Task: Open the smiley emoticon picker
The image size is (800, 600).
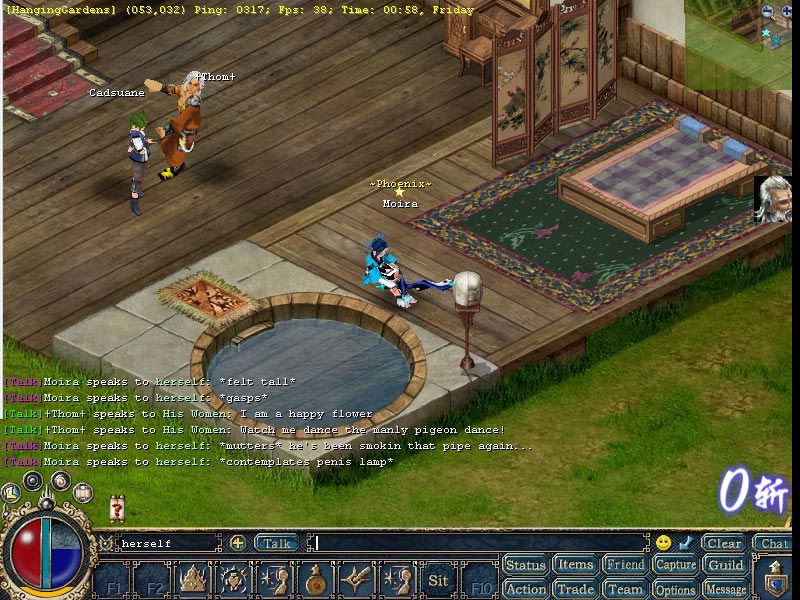Action: click(x=663, y=543)
